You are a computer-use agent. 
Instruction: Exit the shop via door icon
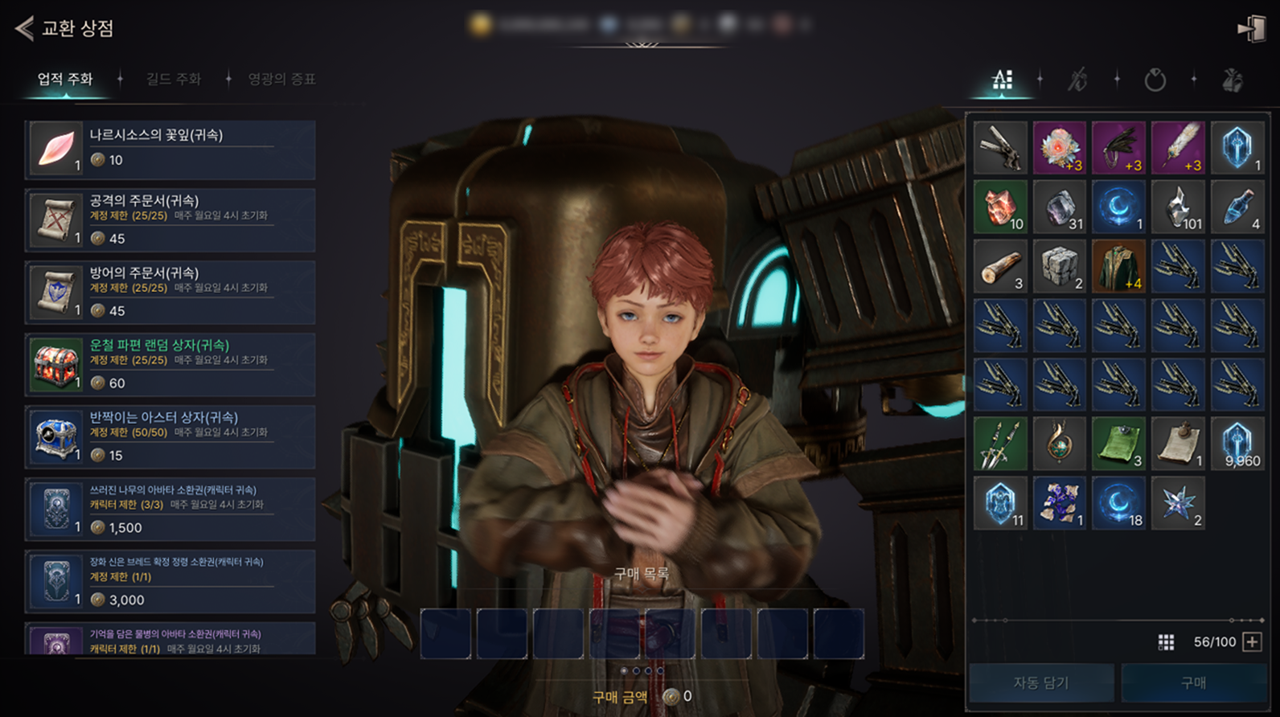[x=1250, y=29]
